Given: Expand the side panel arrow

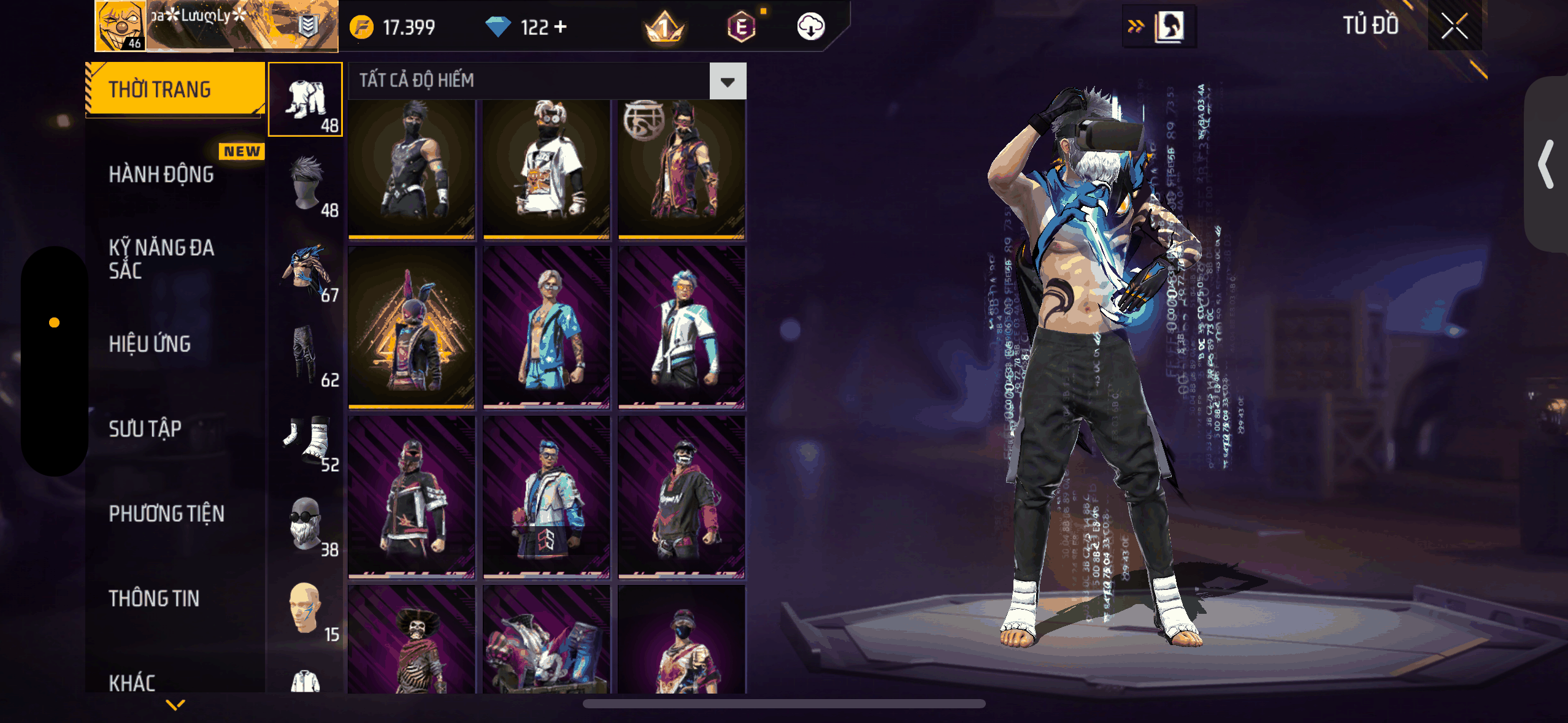Looking at the screenshot, I should click(x=1546, y=164).
